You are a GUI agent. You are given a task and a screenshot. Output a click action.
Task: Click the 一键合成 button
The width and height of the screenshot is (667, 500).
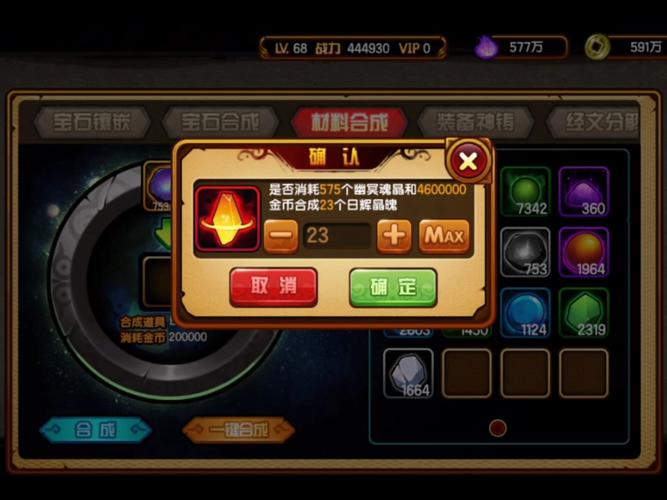coord(238,430)
